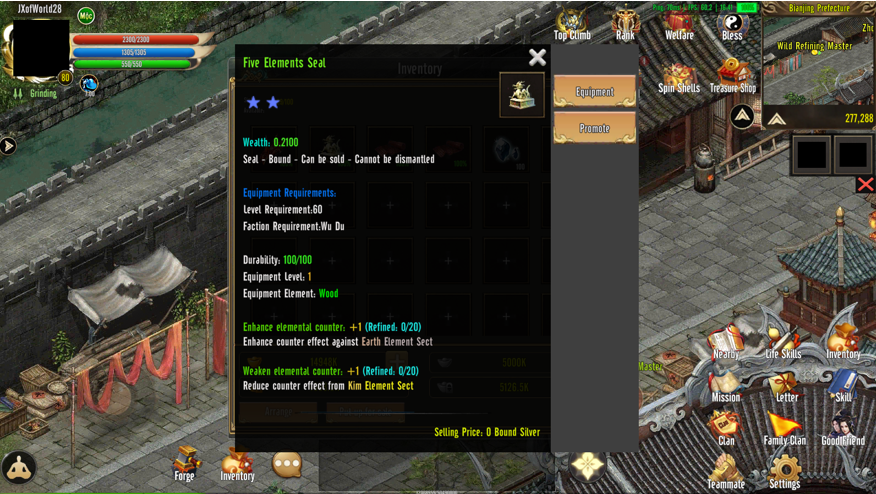
Task: Open the Rank leaderboard
Action: [x=625, y=24]
